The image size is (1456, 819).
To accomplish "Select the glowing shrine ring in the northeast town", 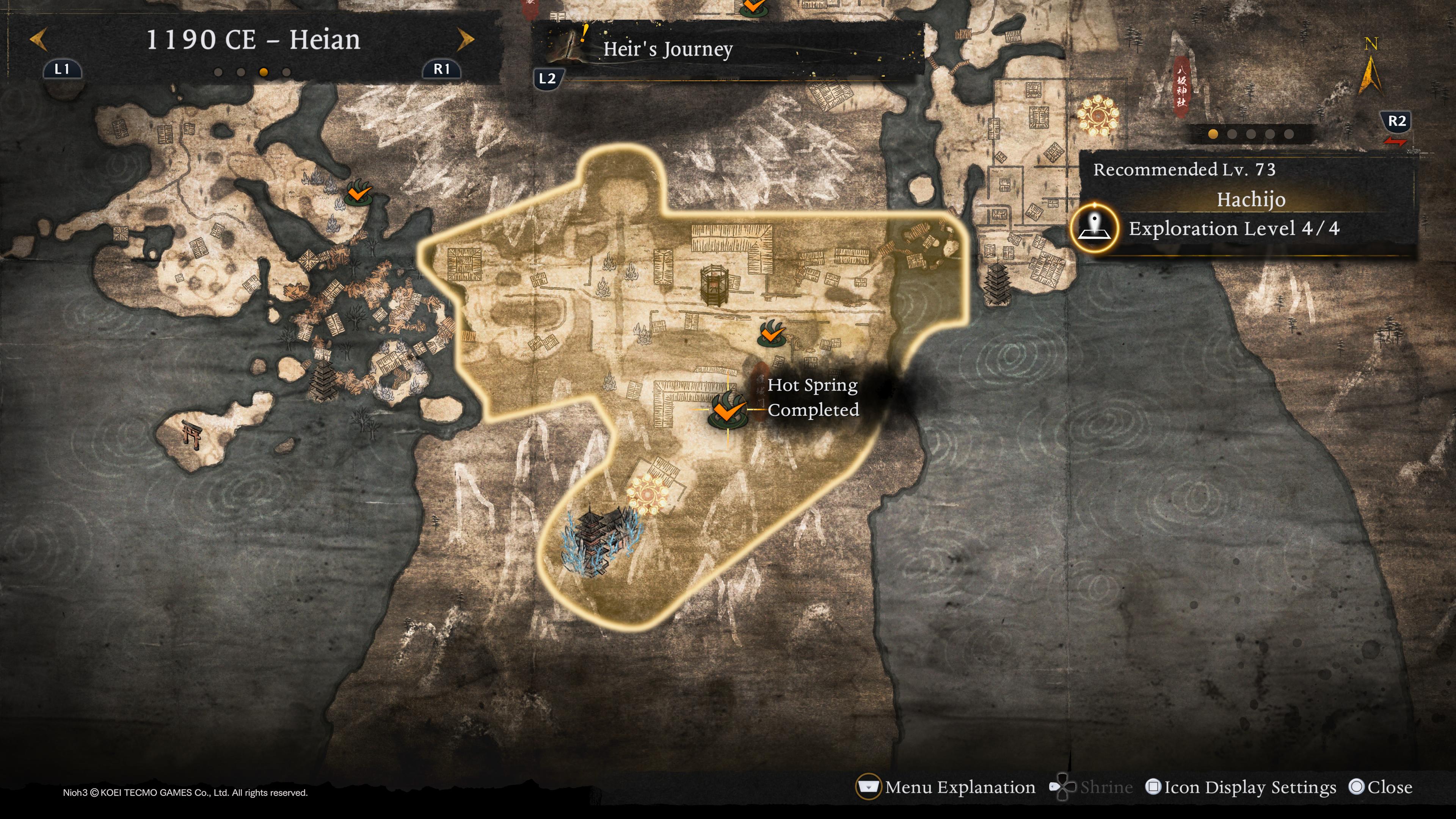I will (x=1097, y=115).
